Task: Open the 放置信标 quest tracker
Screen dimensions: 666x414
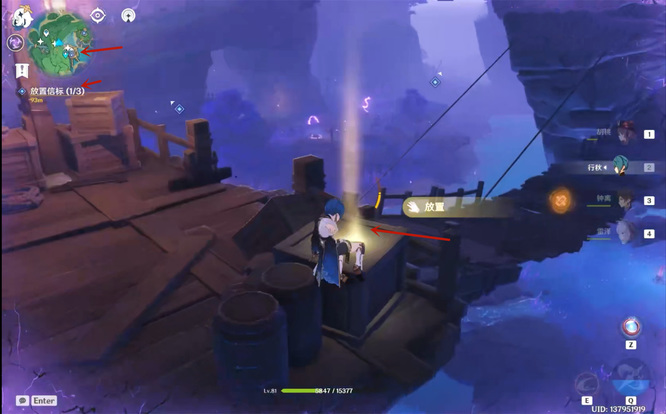Action: 56,90
